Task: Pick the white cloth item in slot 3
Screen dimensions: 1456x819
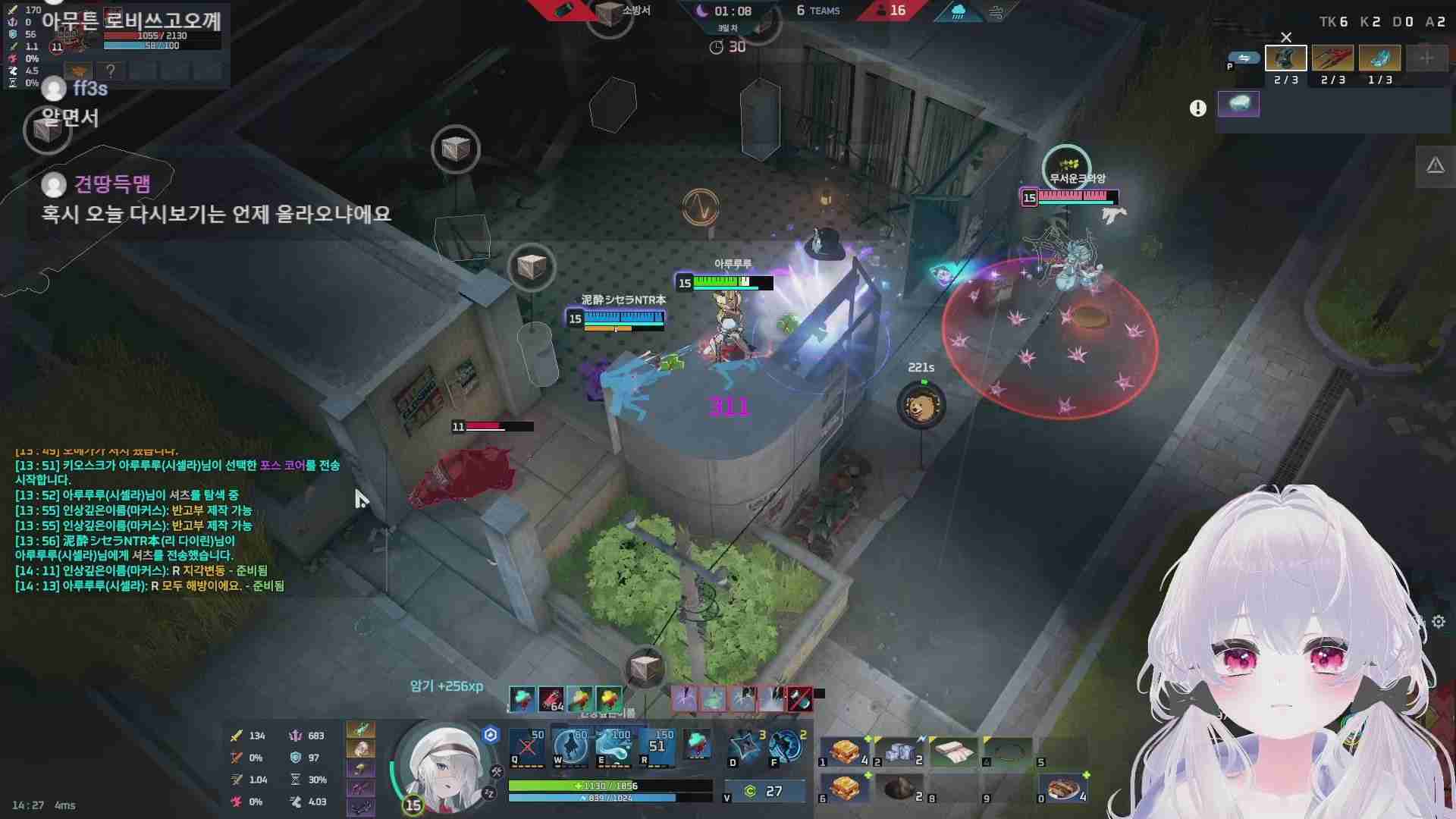Action: [952, 751]
